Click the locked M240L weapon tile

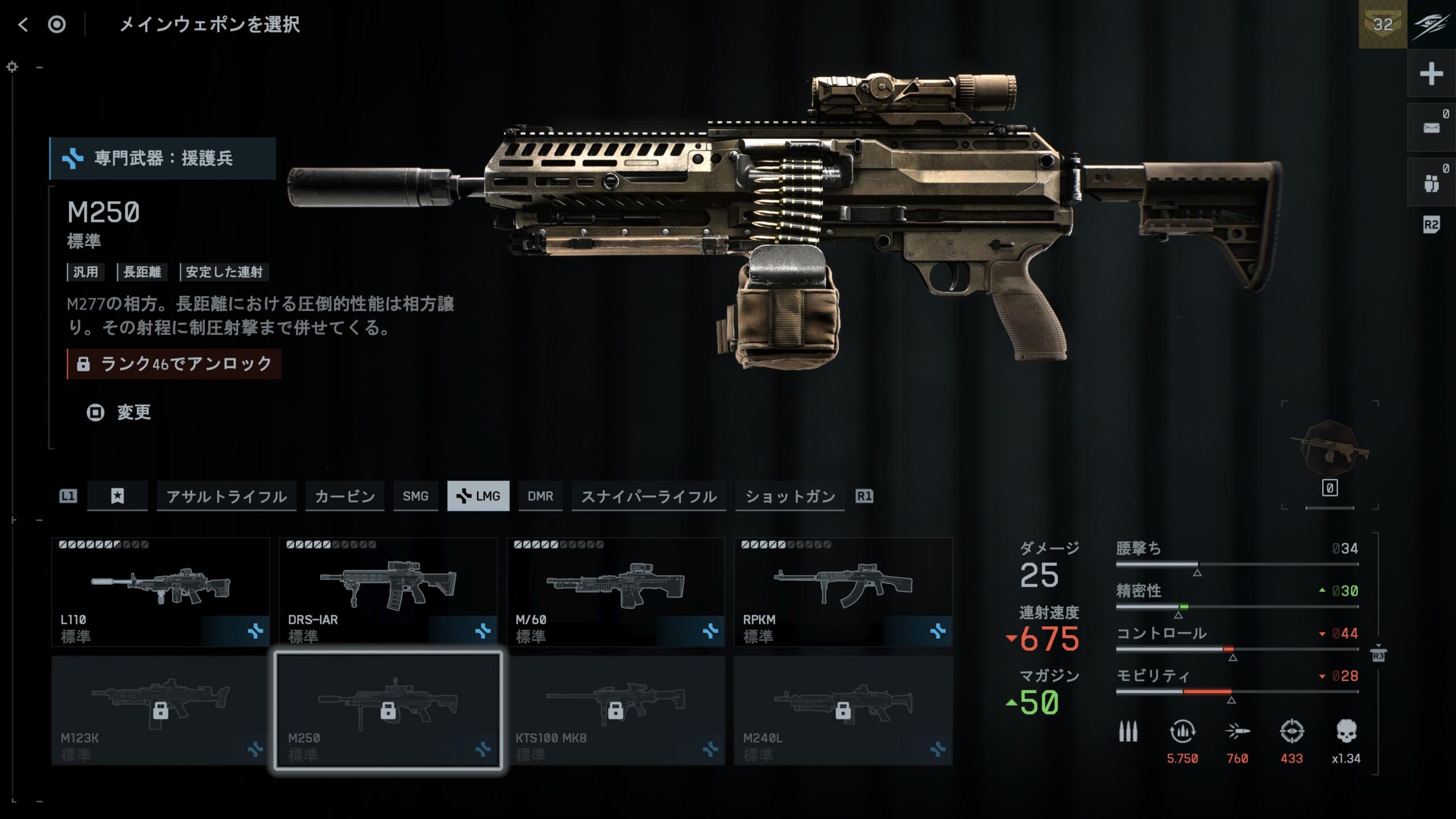click(x=843, y=710)
